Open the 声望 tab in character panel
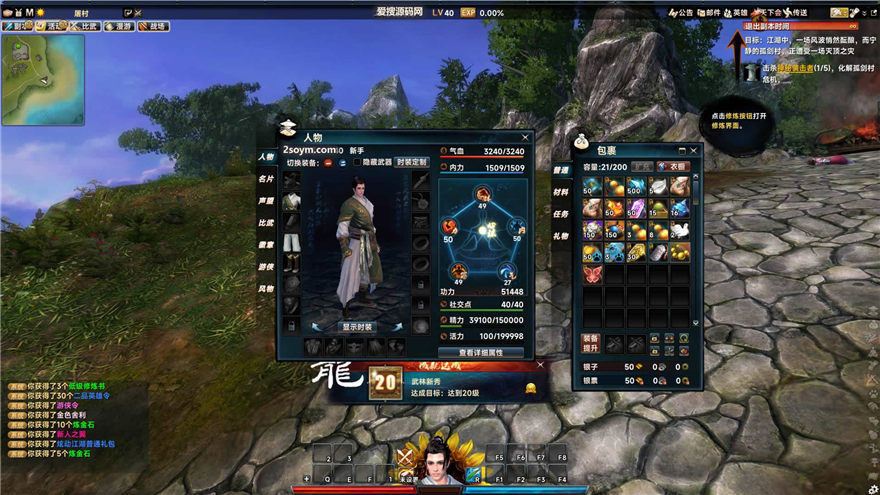Image resolution: width=880 pixels, height=495 pixels. click(x=265, y=201)
